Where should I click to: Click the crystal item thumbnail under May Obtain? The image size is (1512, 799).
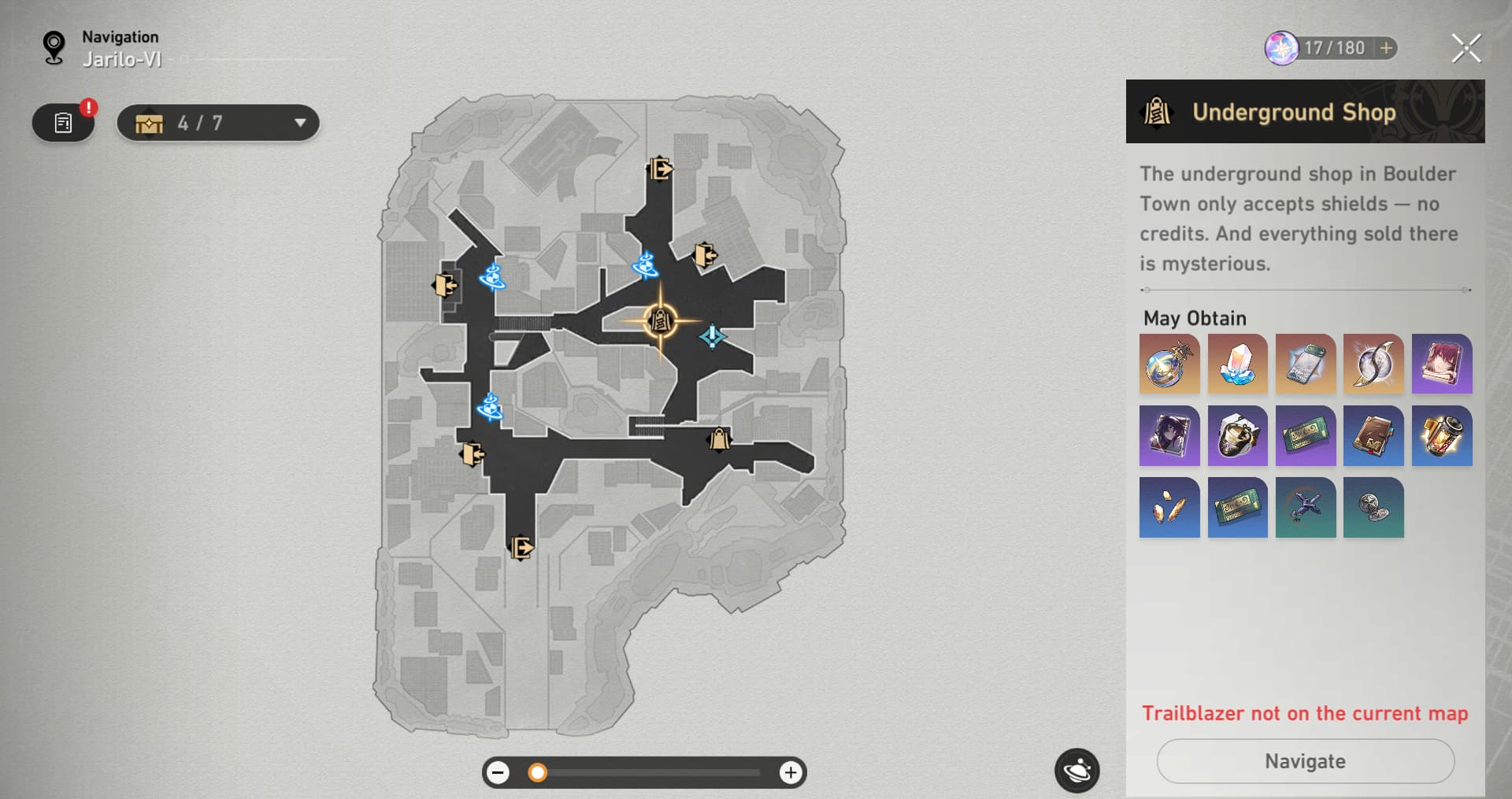(x=1237, y=364)
